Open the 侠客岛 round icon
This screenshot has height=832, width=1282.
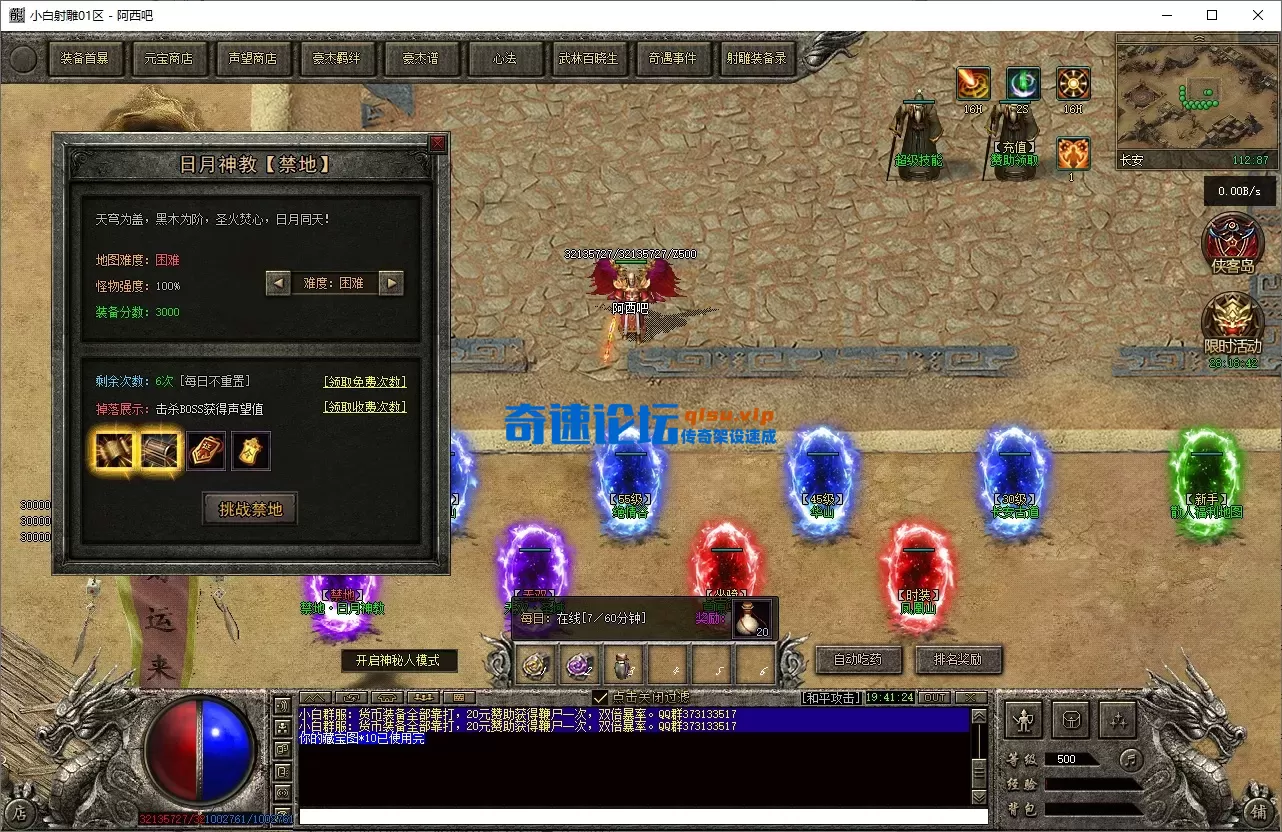click(x=1232, y=242)
